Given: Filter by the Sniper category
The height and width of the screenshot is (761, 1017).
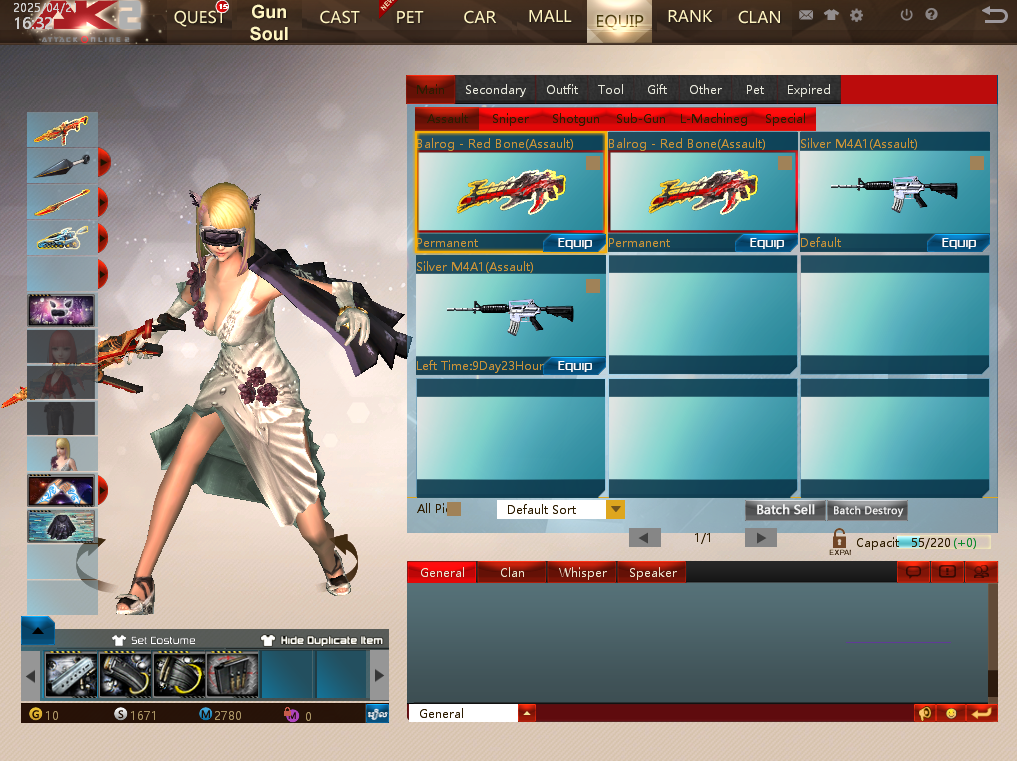Looking at the screenshot, I should pos(510,119).
